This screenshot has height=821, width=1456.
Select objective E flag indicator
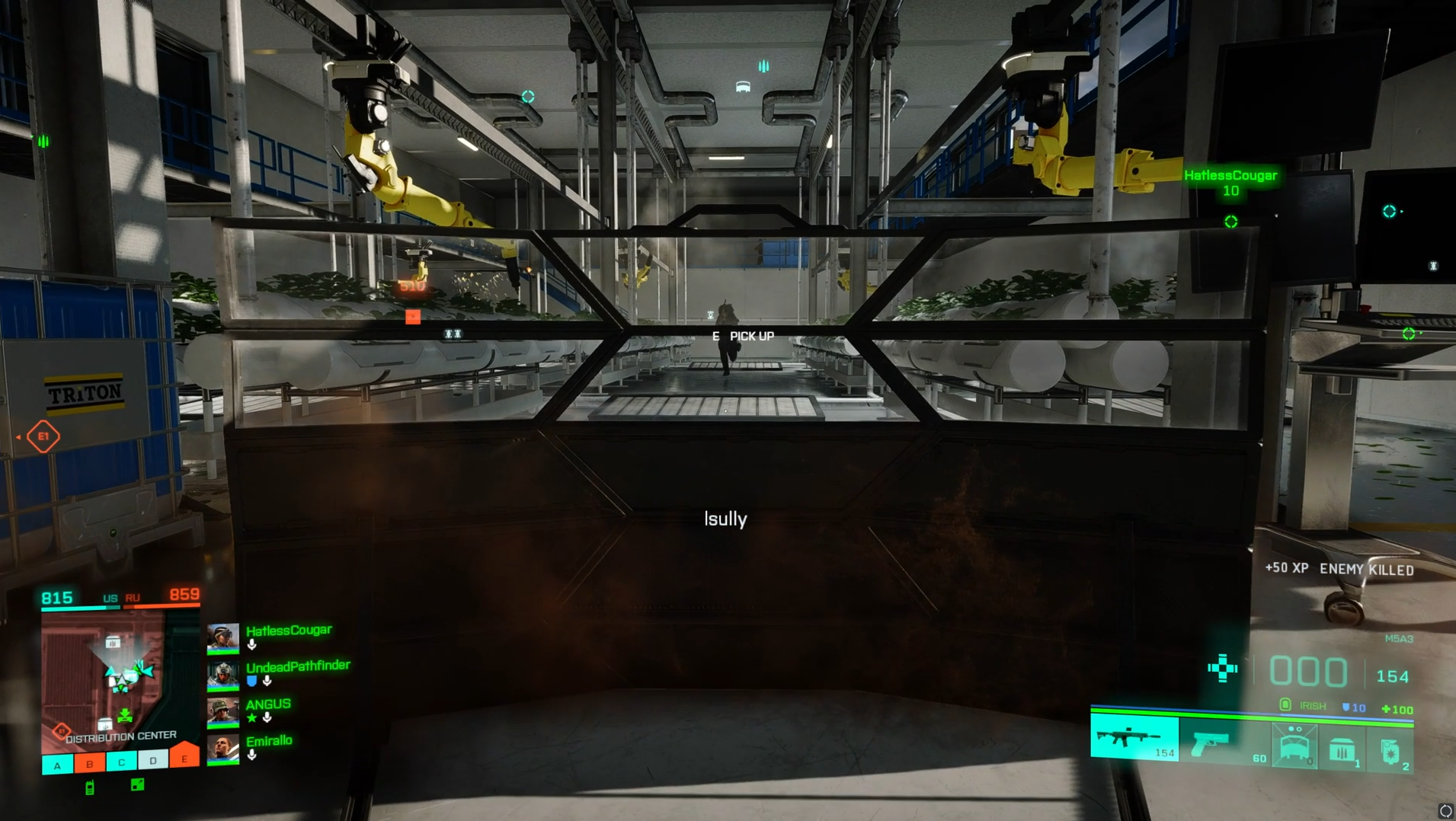coord(184,758)
